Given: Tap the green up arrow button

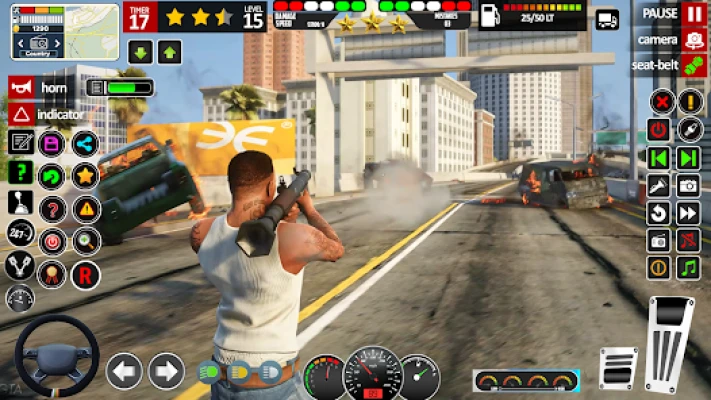Looking at the screenshot, I should tap(170, 53).
